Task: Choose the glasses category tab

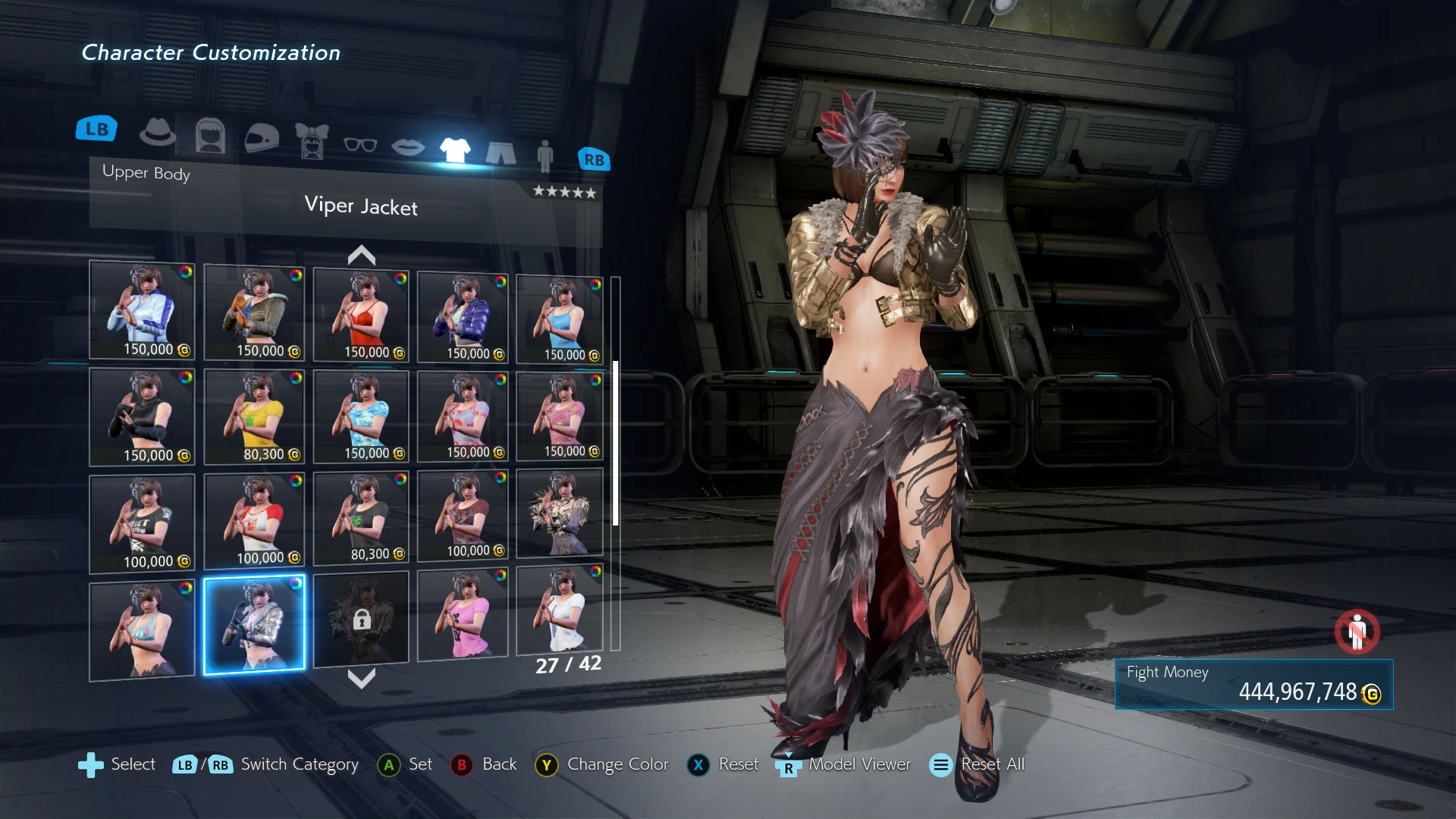Action: (x=360, y=144)
